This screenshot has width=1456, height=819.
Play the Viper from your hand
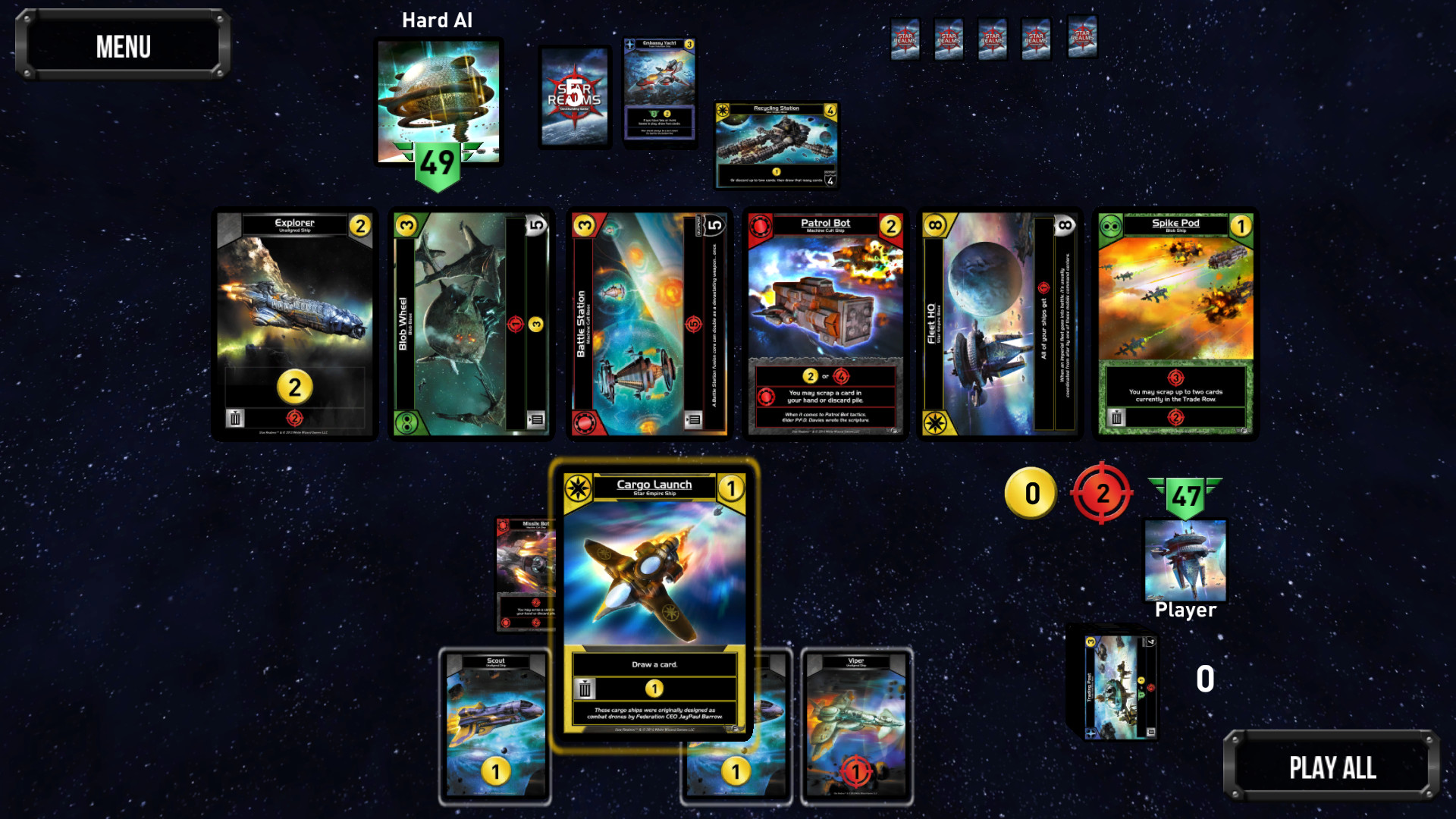(855, 724)
